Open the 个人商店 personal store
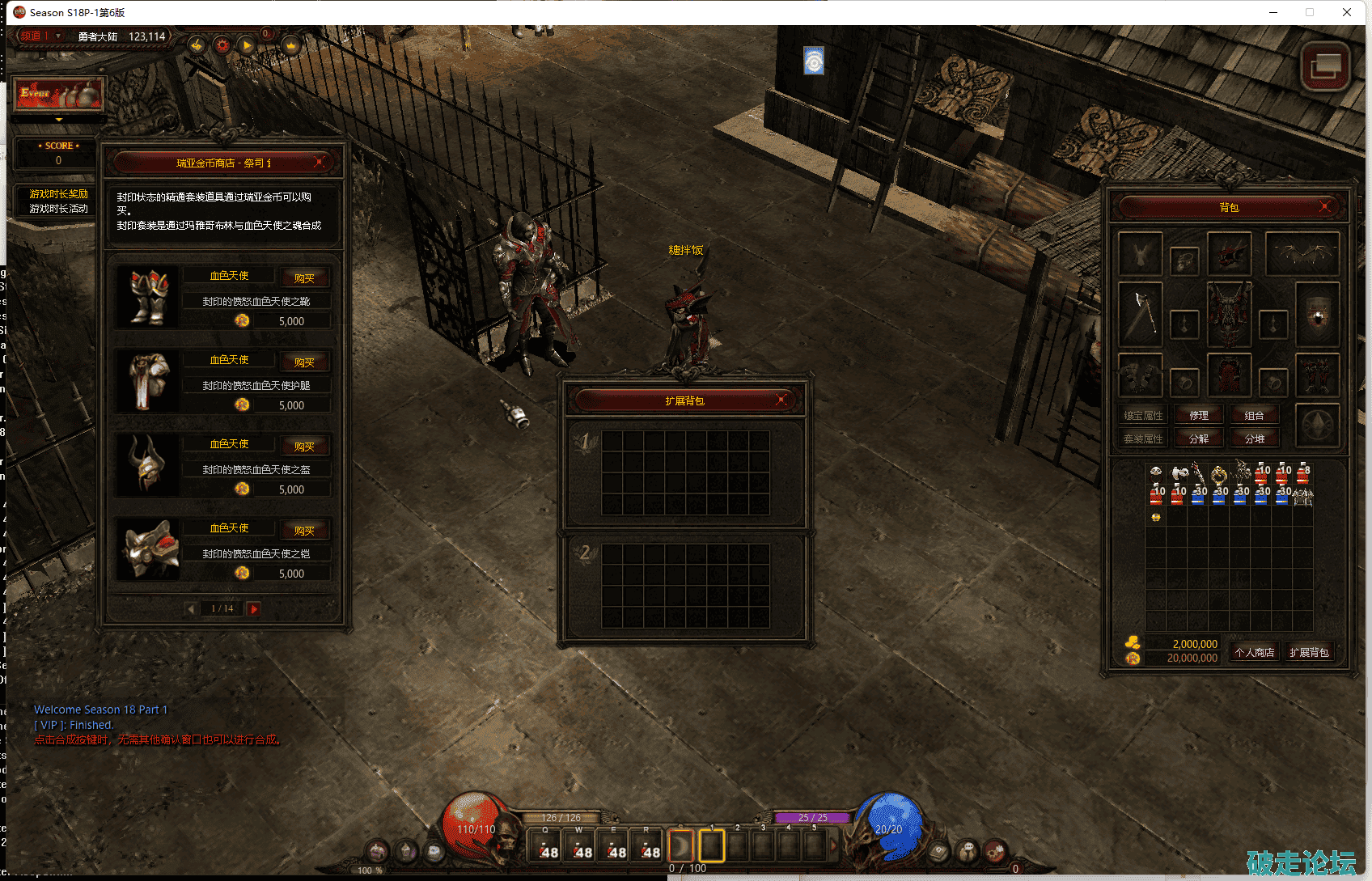The height and width of the screenshot is (881, 1372). coord(1254,652)
